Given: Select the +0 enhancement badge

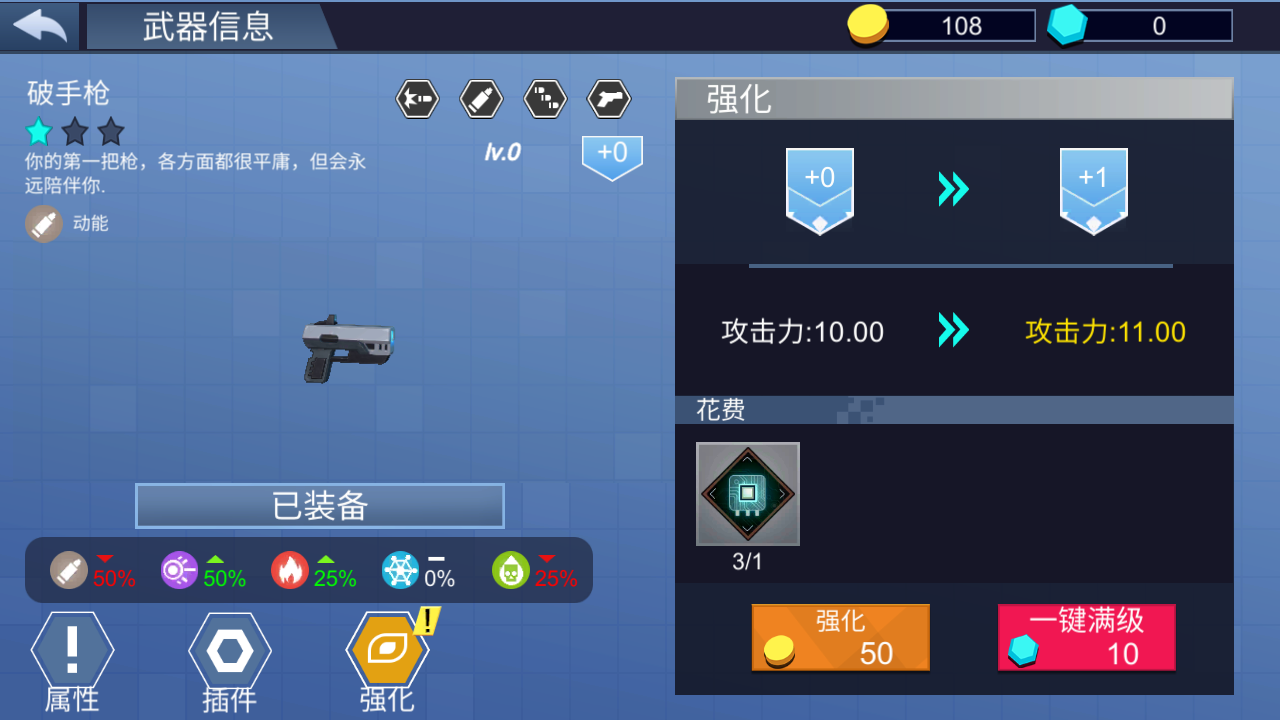Looking at the screenshot, I should pos(819,190).
